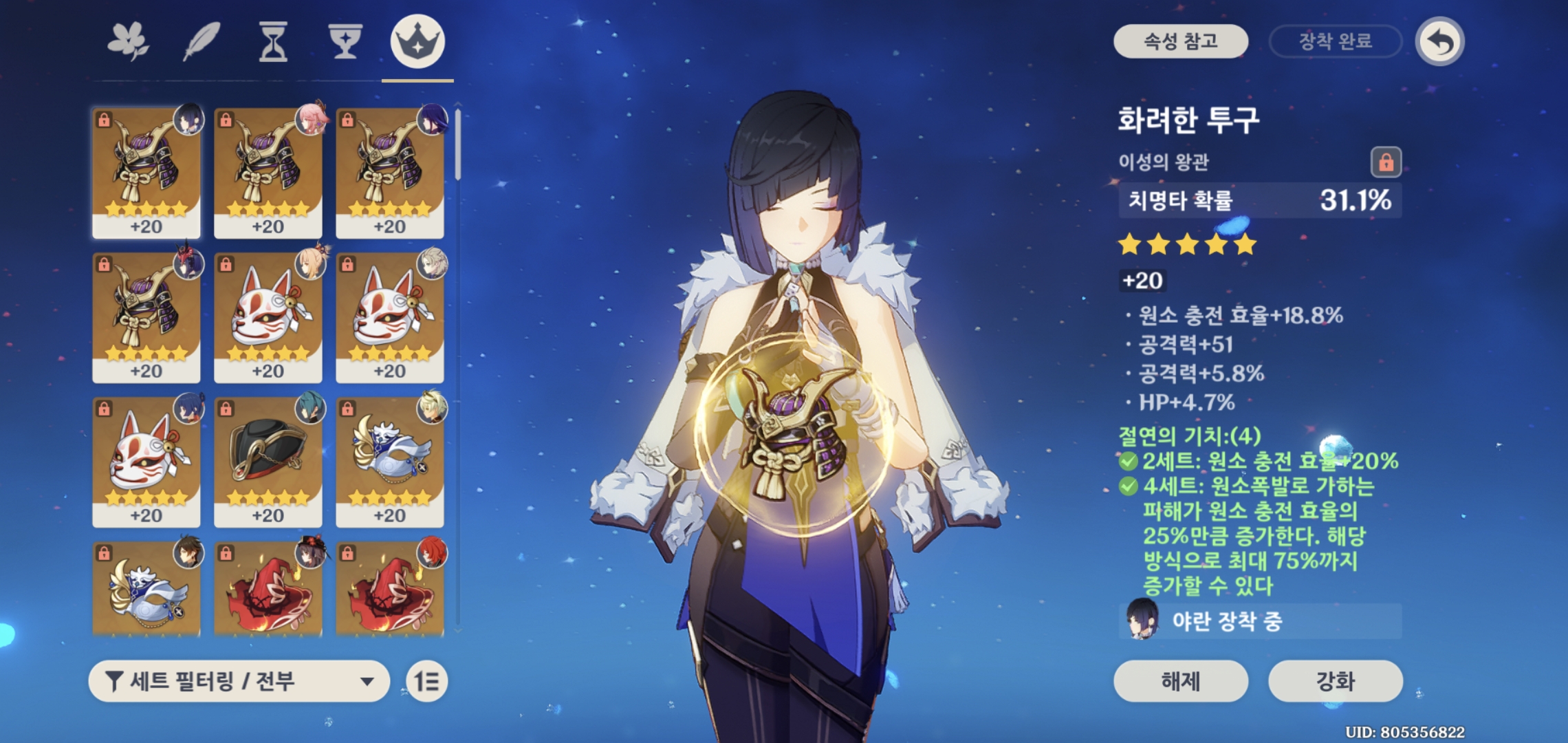
Task: Change sort order with the list icon
Action: [426, 681]
